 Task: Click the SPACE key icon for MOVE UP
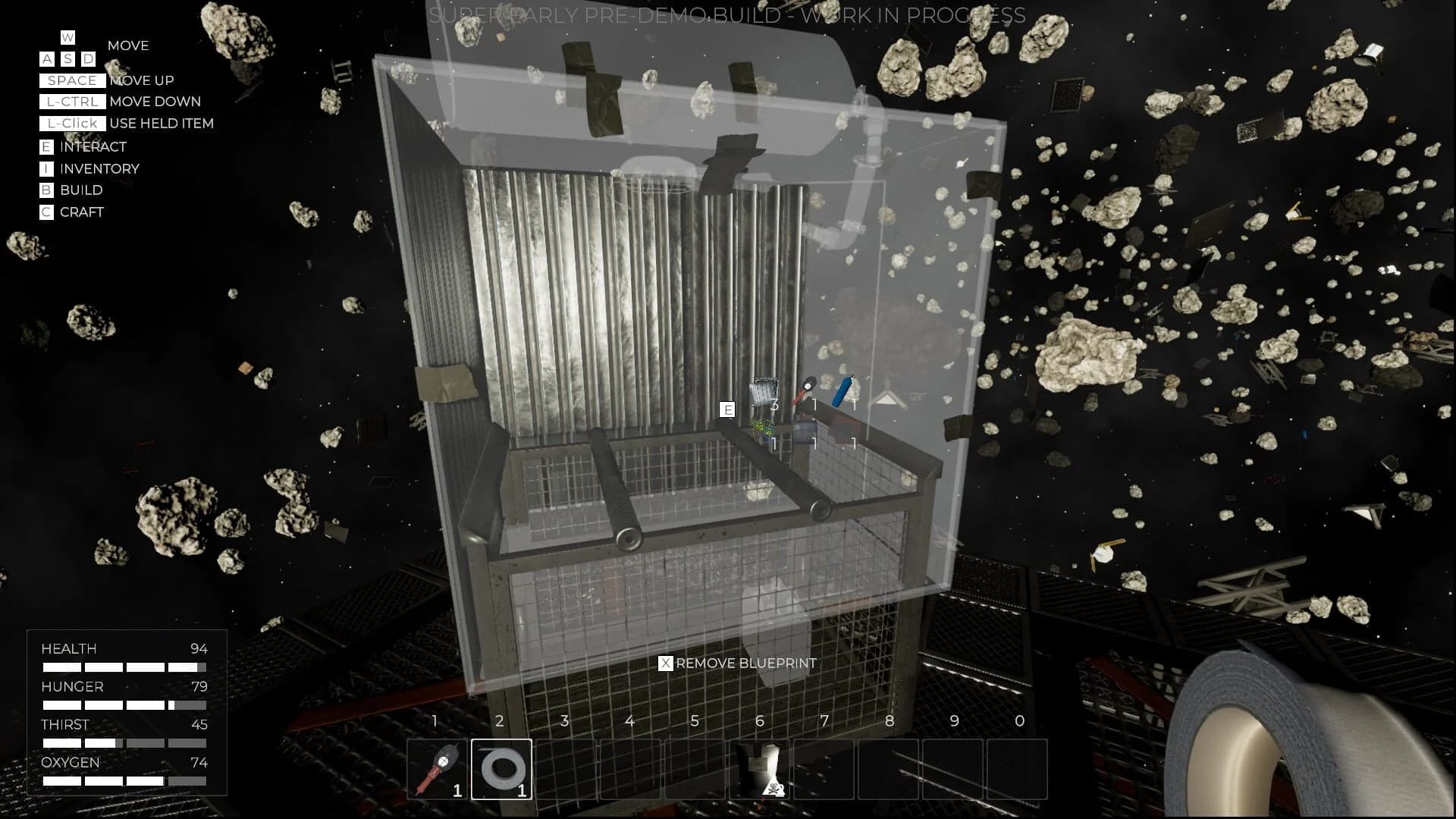[x=72, y=80]
